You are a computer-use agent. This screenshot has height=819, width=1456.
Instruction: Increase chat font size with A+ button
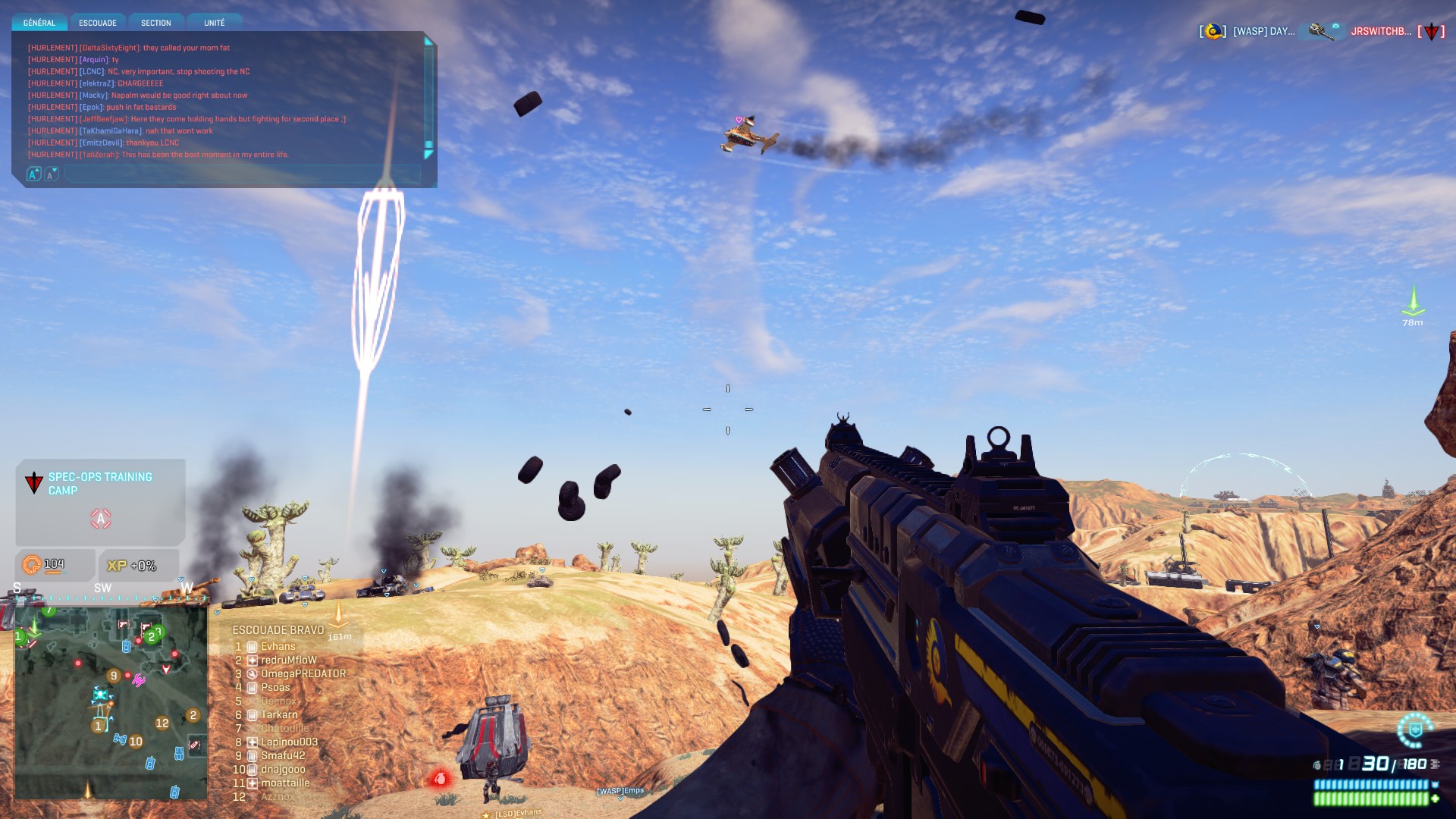[x=33, y=174]
